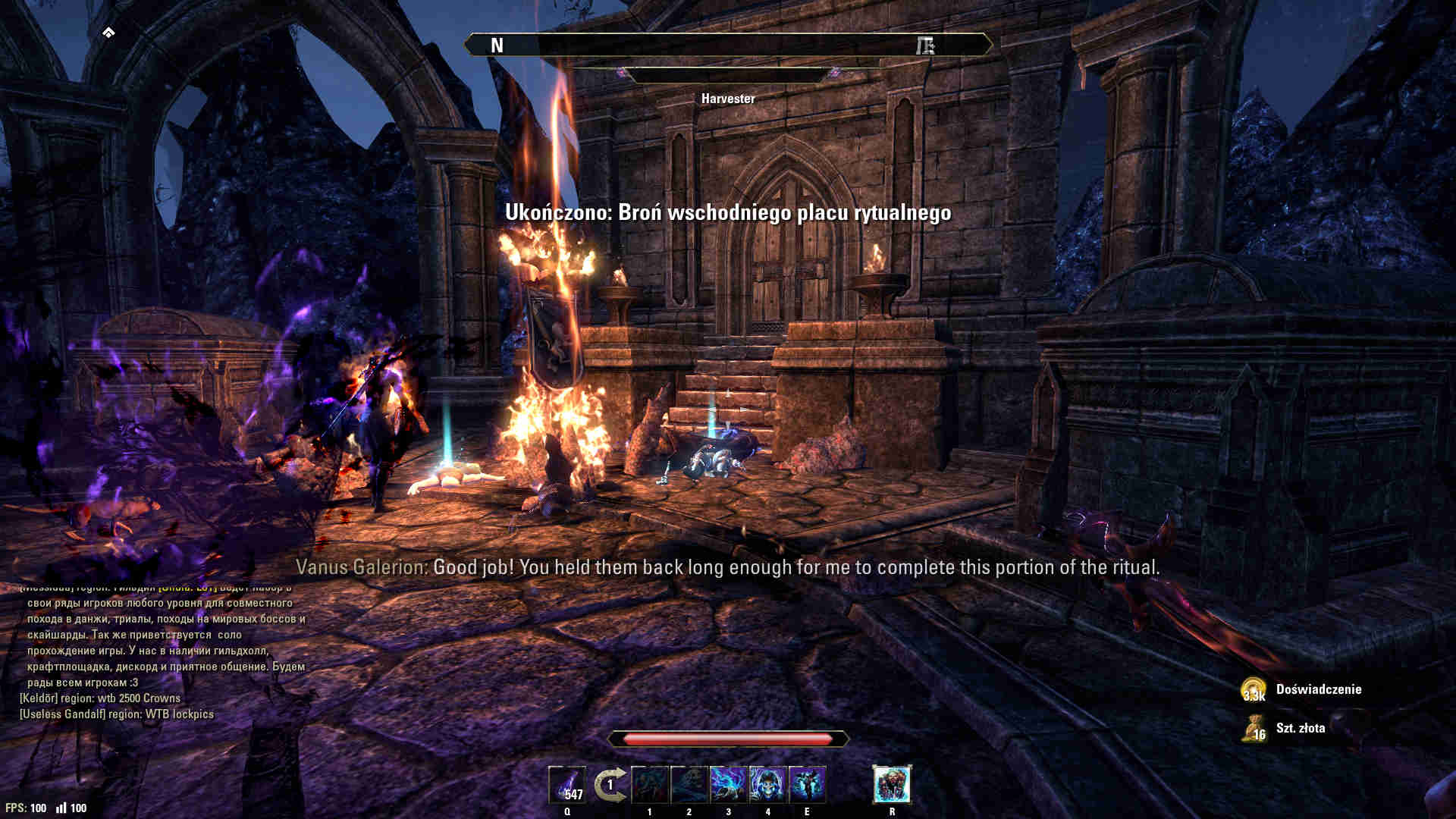Image resolution: width=1456 pixels, height=819 pixels.
Task: Select the Useless Gandalf chat message
Action: pos(117,714)
